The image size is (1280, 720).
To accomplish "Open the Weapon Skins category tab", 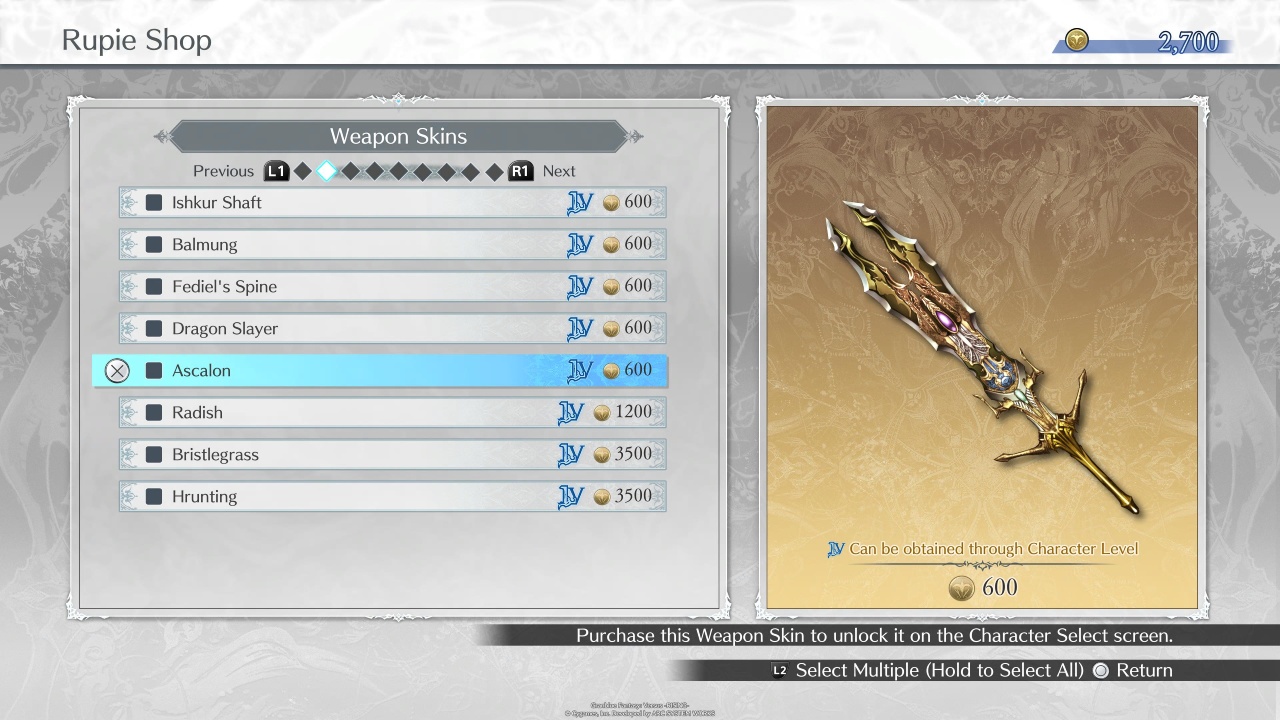I will (x=398, y=136).
